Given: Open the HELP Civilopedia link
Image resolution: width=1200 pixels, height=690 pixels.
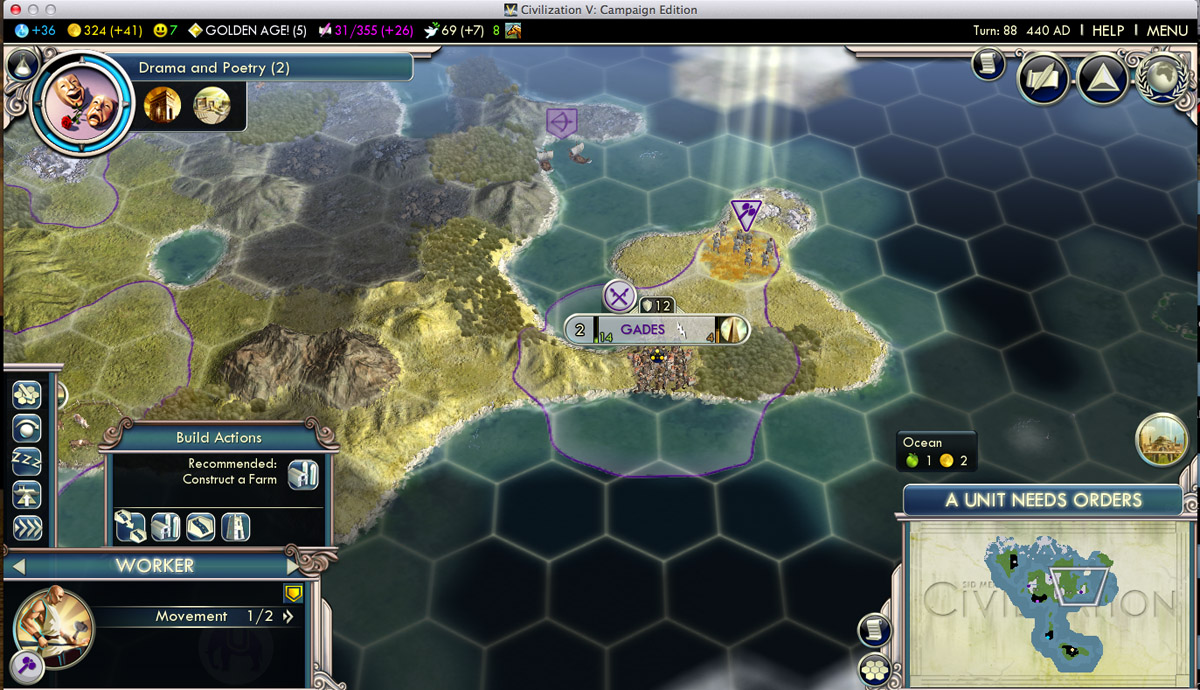Looking at the screenshot, I should click(1107, 31).
